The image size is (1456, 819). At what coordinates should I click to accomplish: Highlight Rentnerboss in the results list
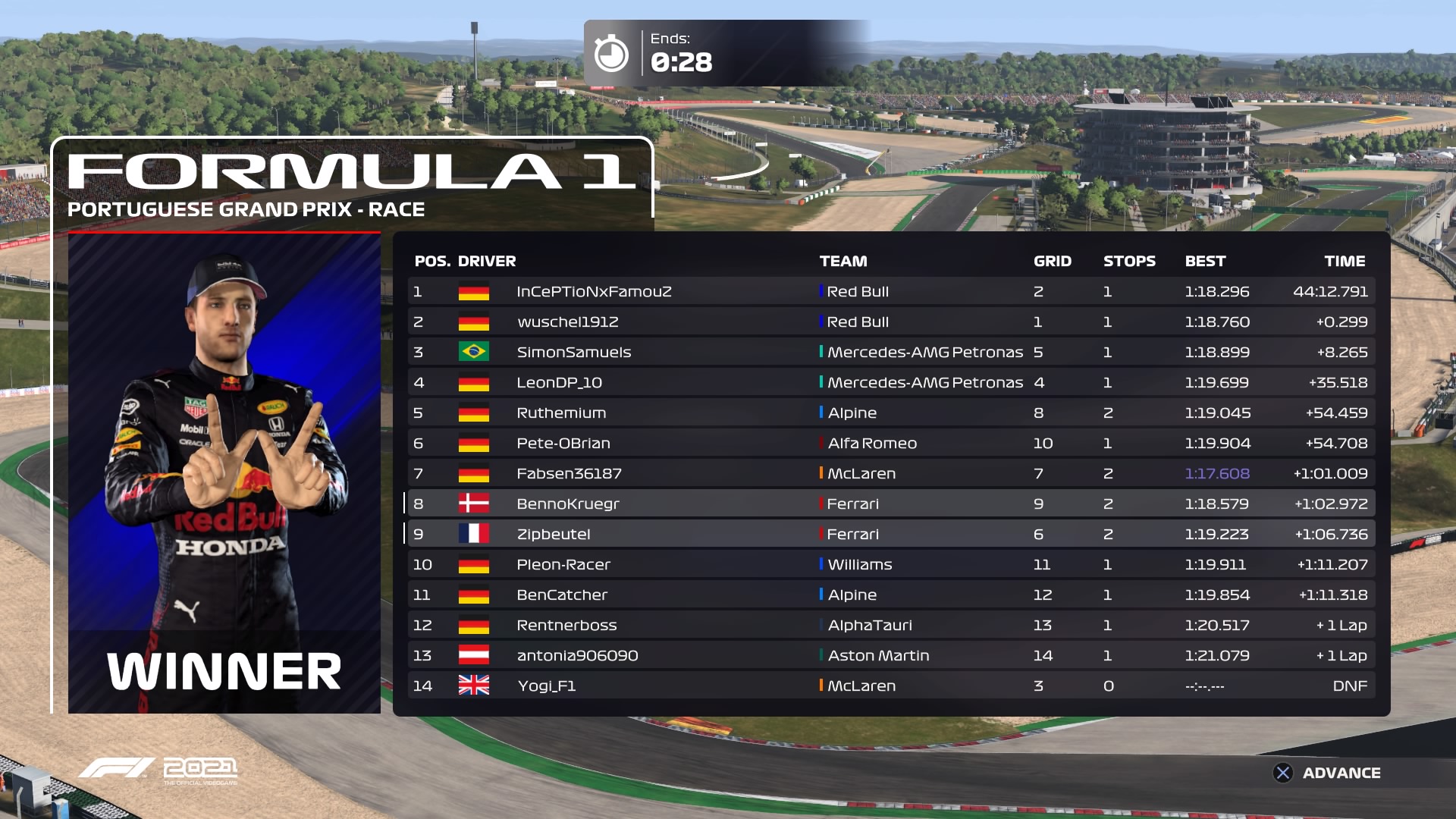pos(891,625)
